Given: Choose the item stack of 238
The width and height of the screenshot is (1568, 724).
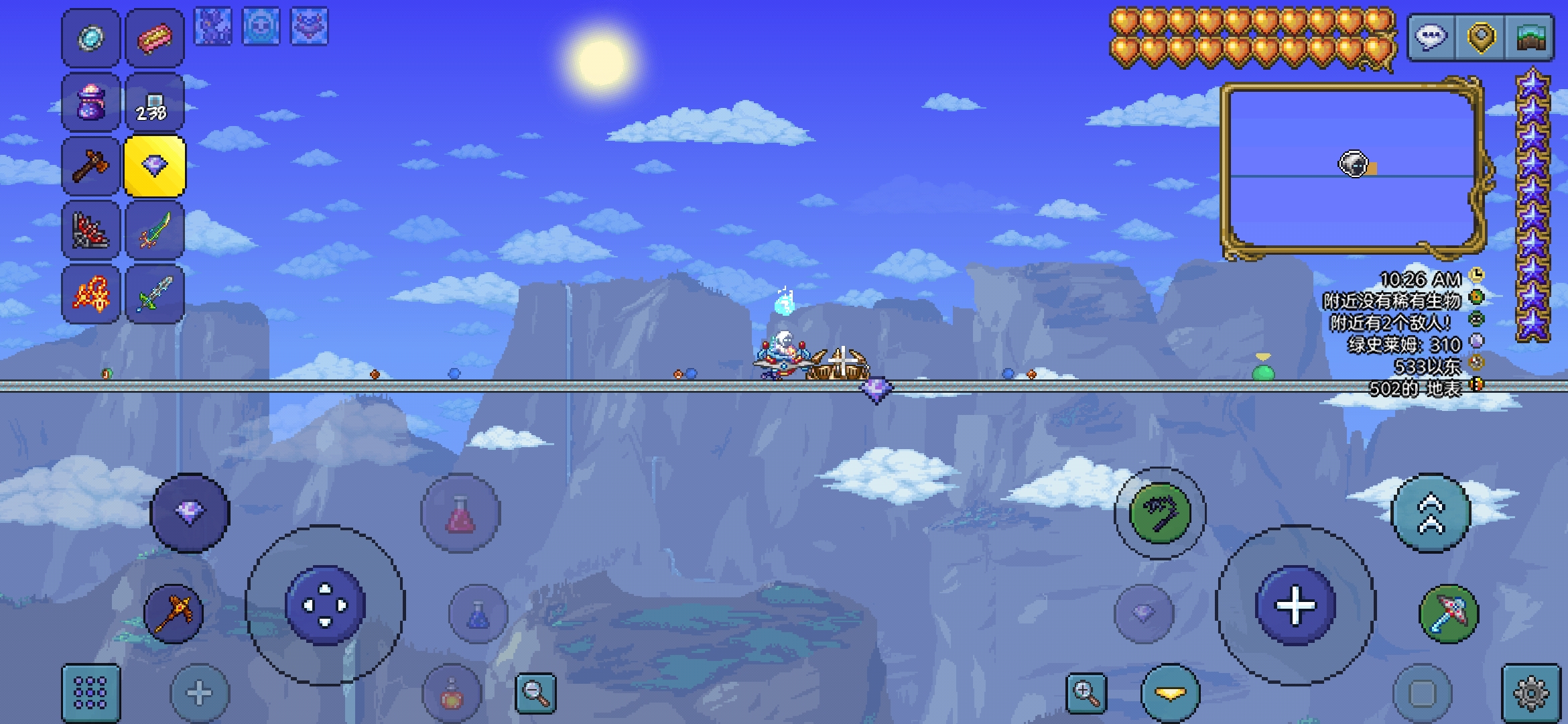Looking at the screenshot, I should coord(154,103).
